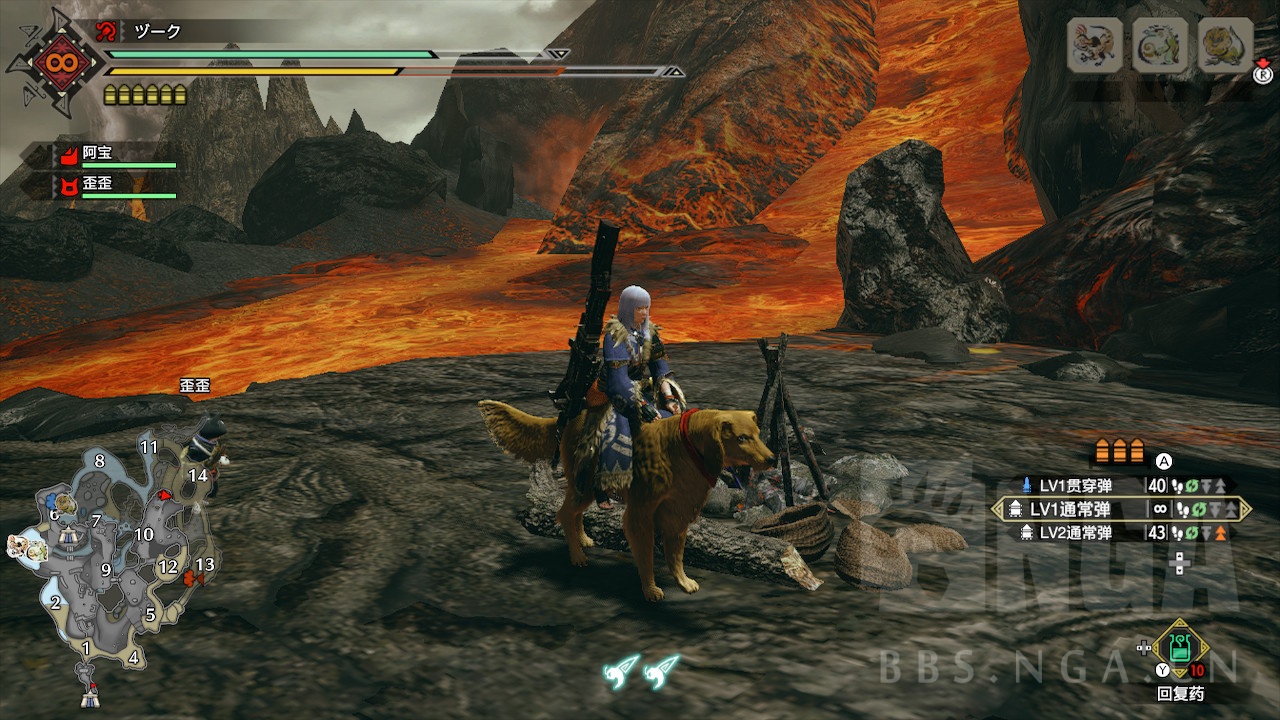Click the up arrow of the d-pad stepper
This screenshot has width=1280, height=720.
point(1178,555)
